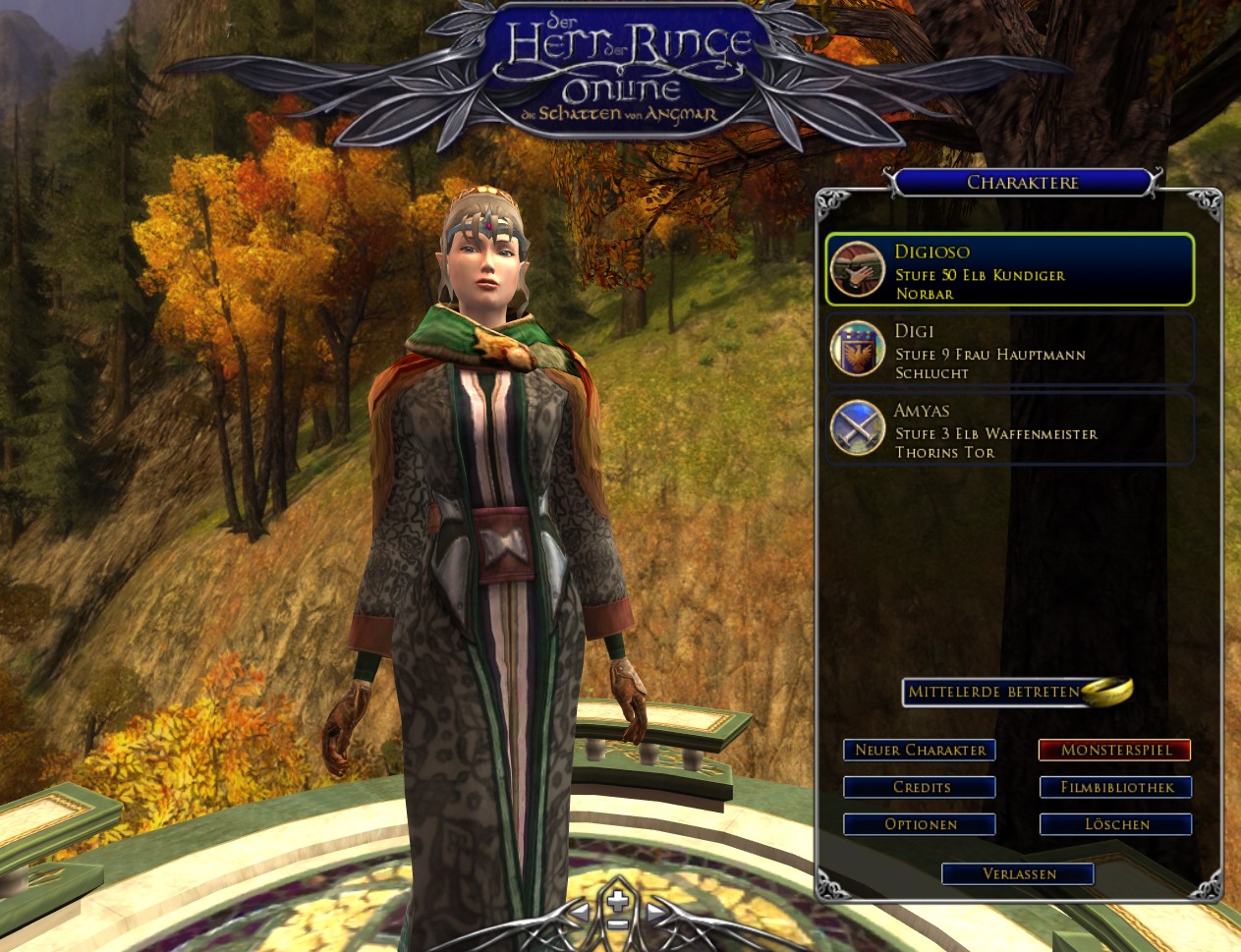Rotate character with the left arrow
The image size is (1241, 952).
(581, 913)
